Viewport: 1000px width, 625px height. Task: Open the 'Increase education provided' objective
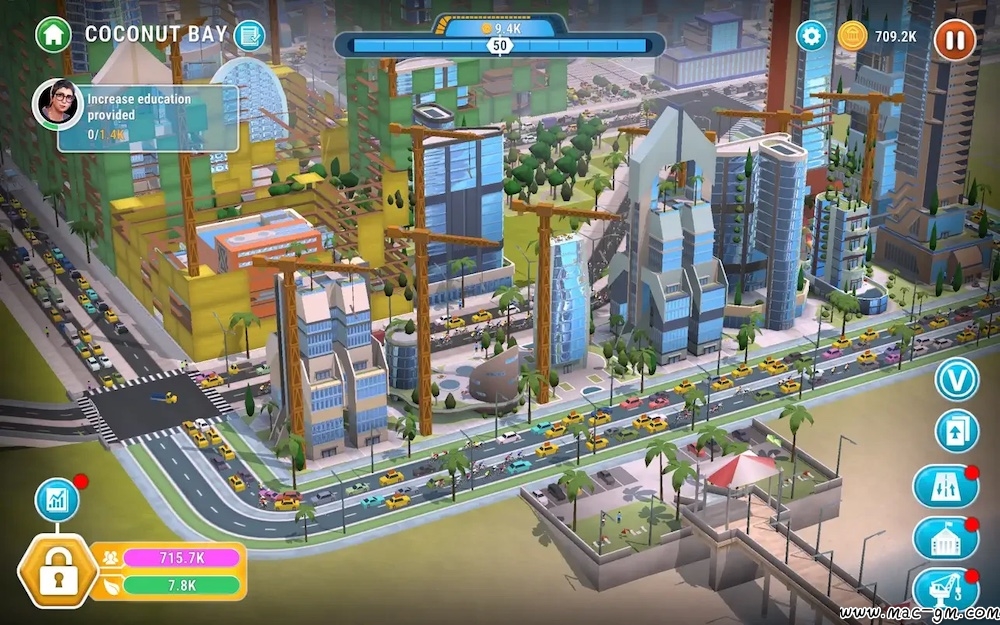pos(148,117)
